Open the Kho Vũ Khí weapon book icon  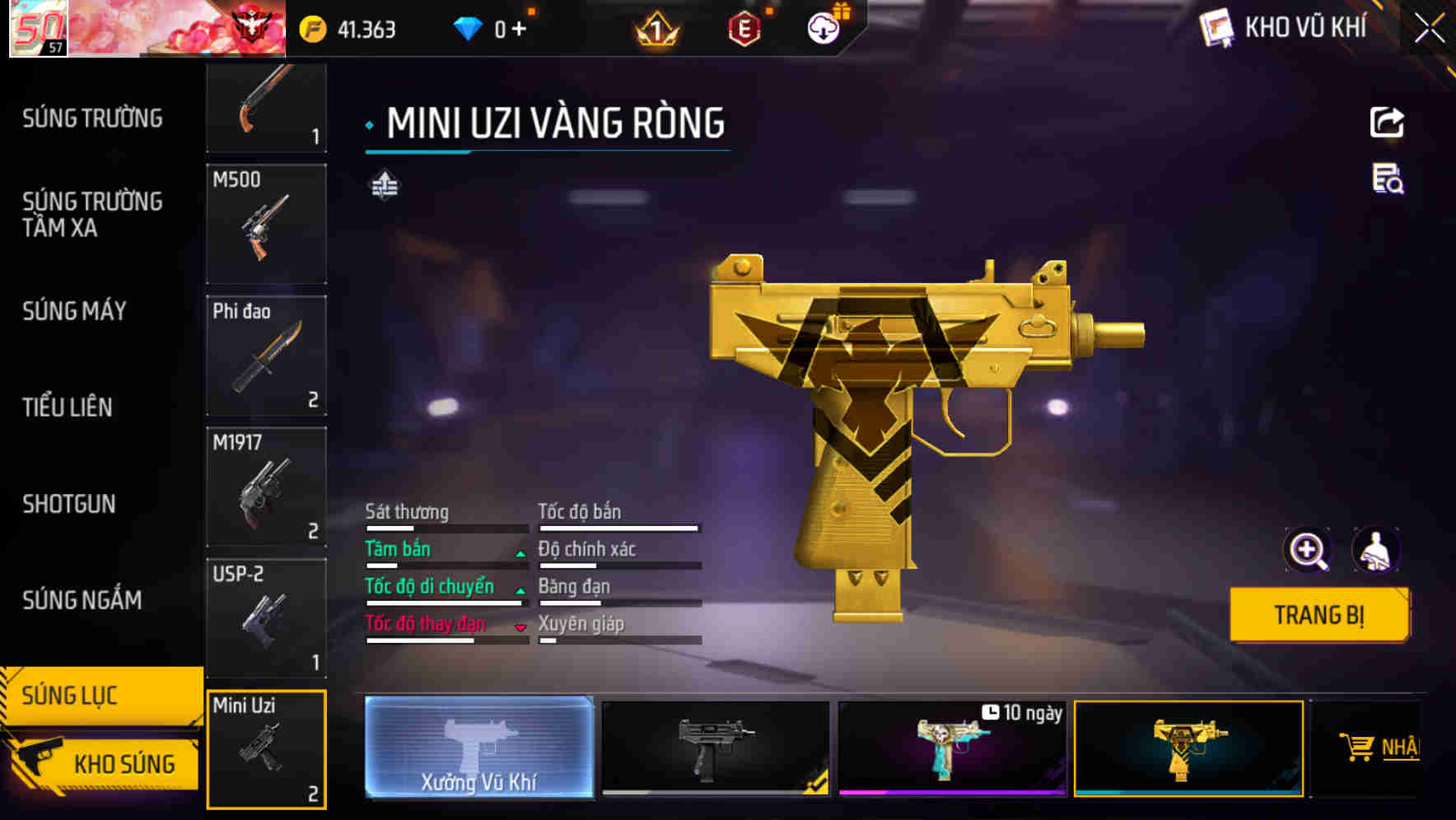coord(1215,27)
